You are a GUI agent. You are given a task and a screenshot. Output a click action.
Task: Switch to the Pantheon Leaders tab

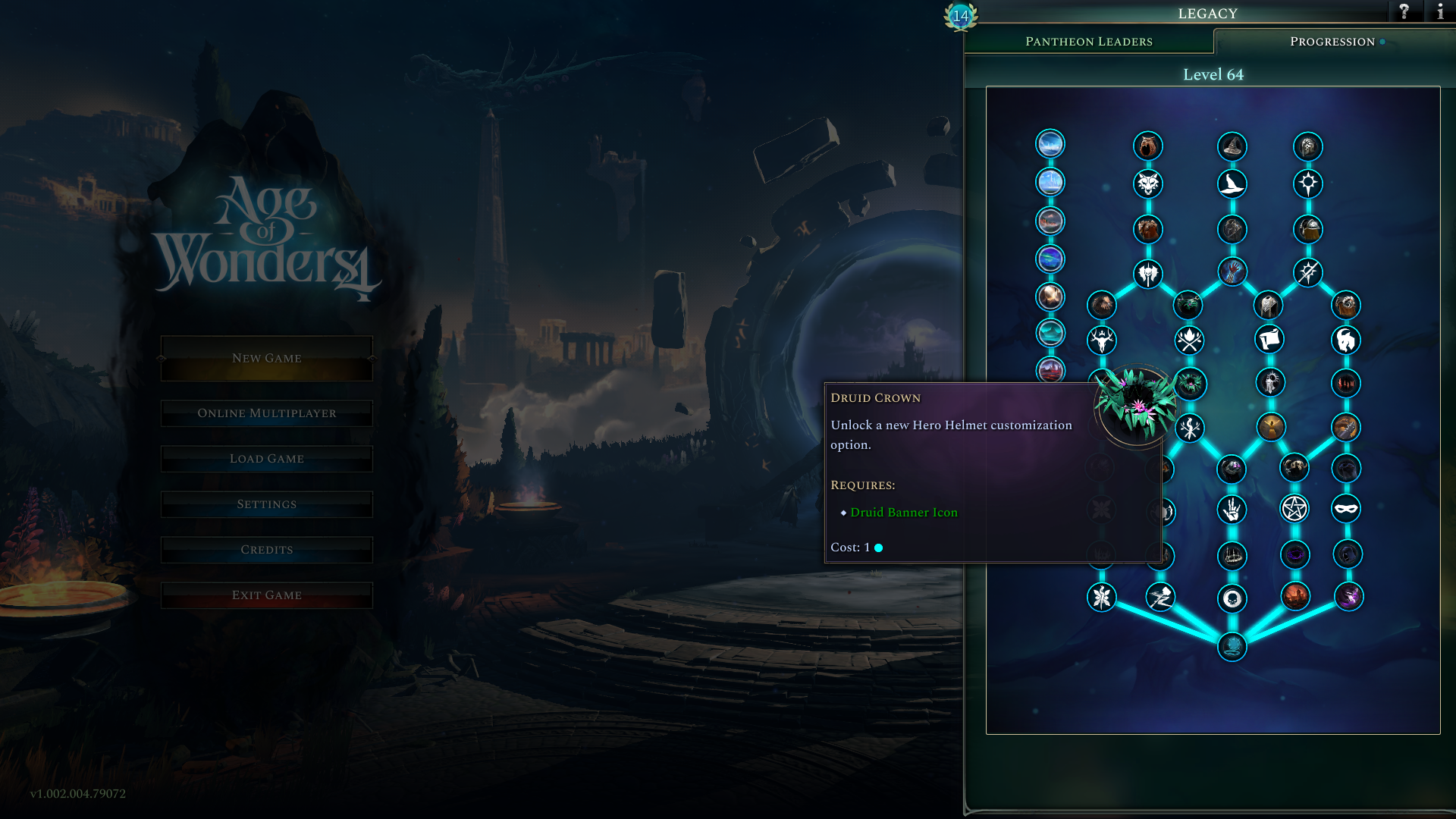[1090, 42]
